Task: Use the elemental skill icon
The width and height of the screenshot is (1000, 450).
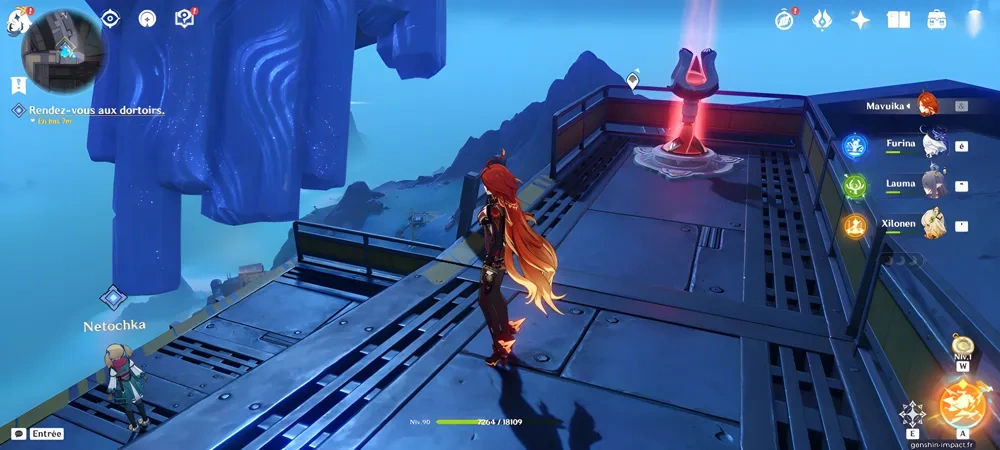Action: pos(912,414)
